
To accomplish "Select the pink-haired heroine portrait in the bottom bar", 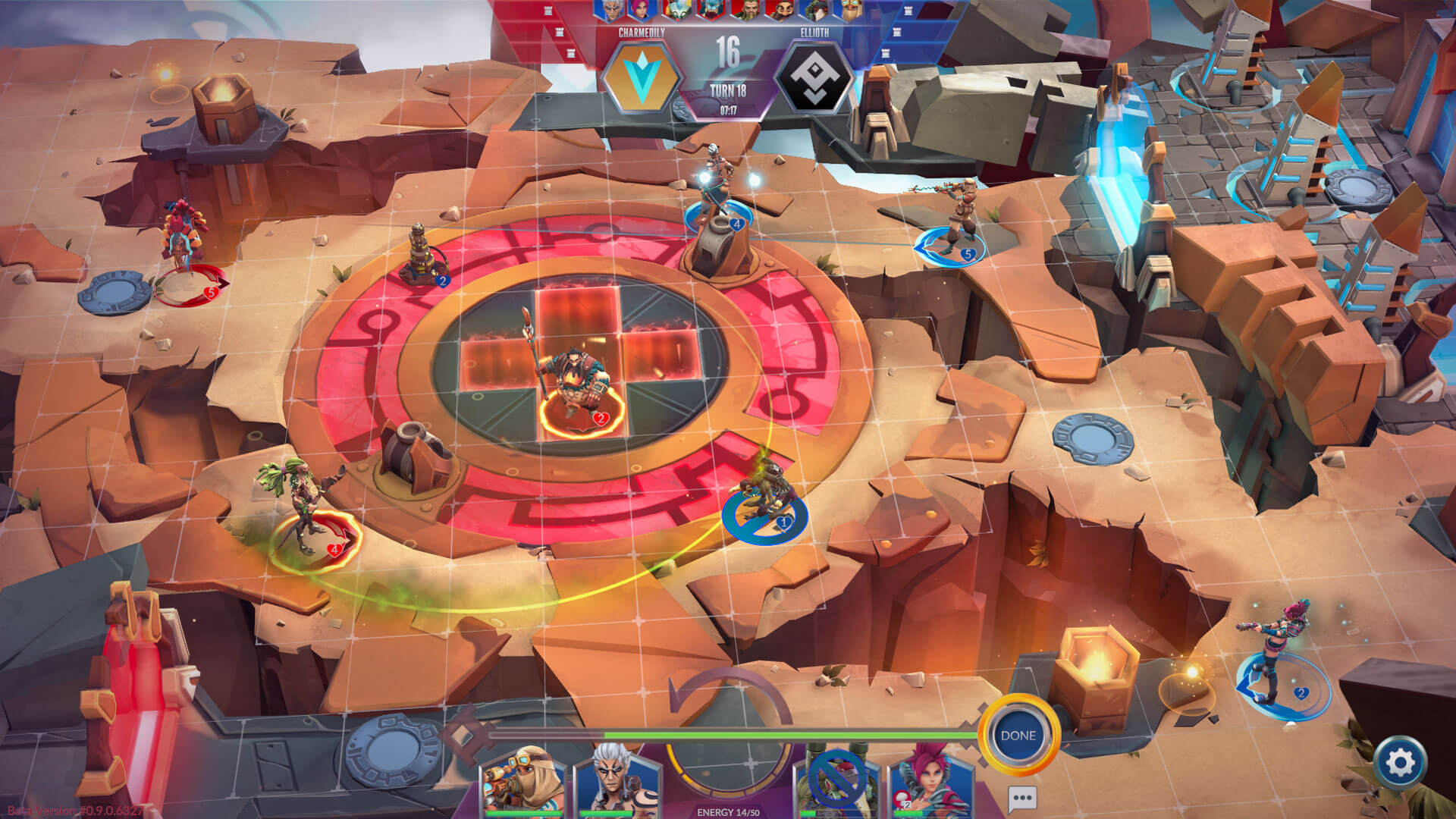I will (x=931, y=781).
